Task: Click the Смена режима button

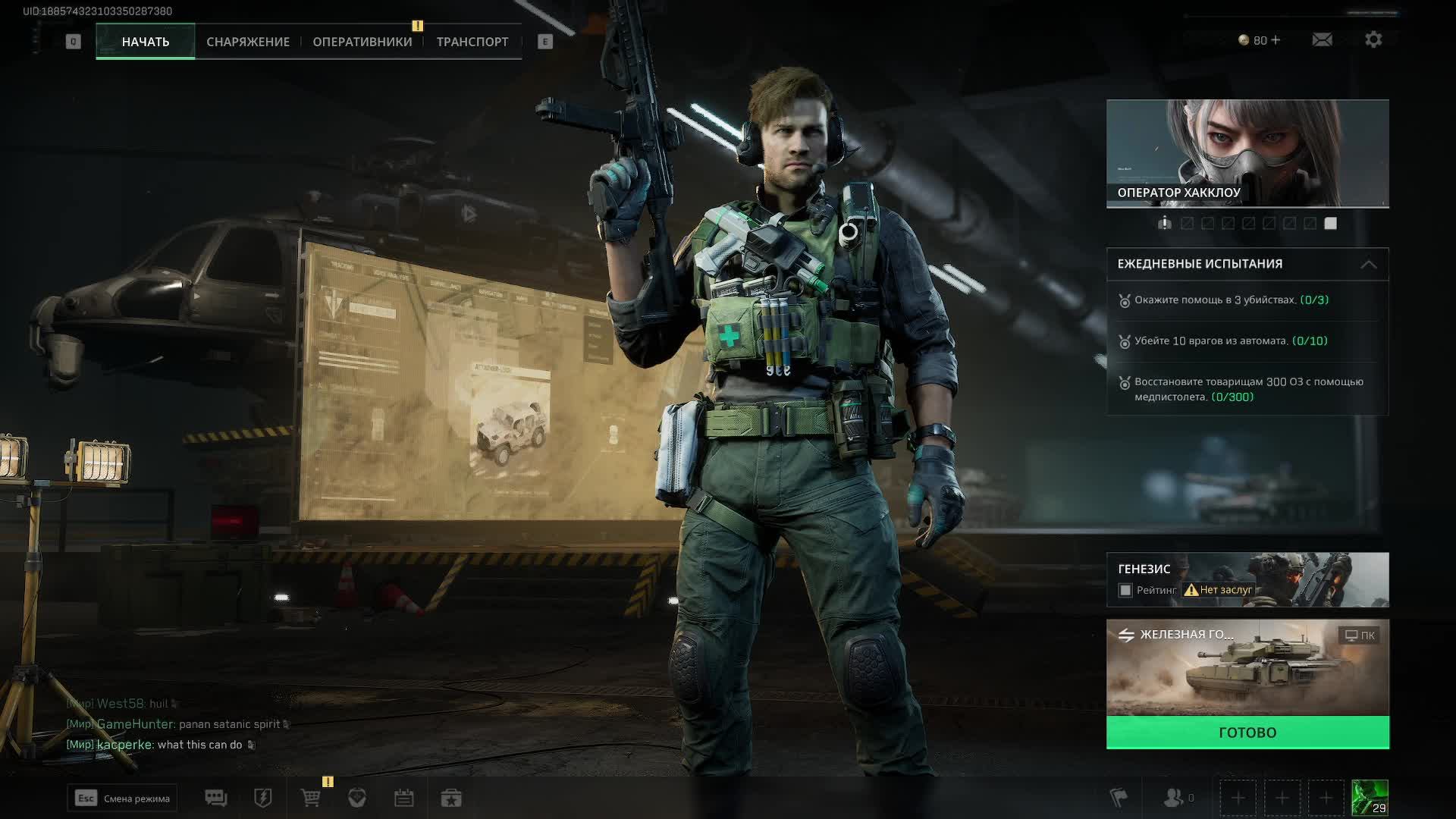Action: pyautogui.click(x=122, y=799)
